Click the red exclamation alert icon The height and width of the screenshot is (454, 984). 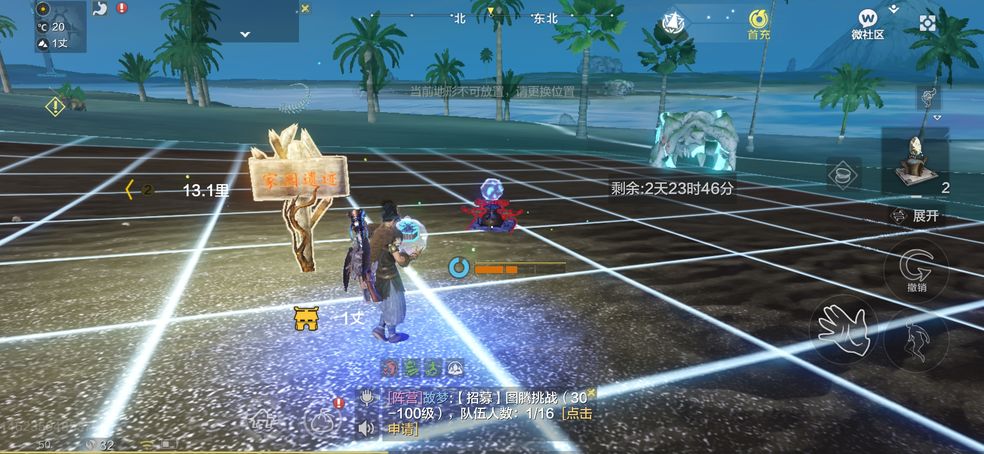pos(122,8)
